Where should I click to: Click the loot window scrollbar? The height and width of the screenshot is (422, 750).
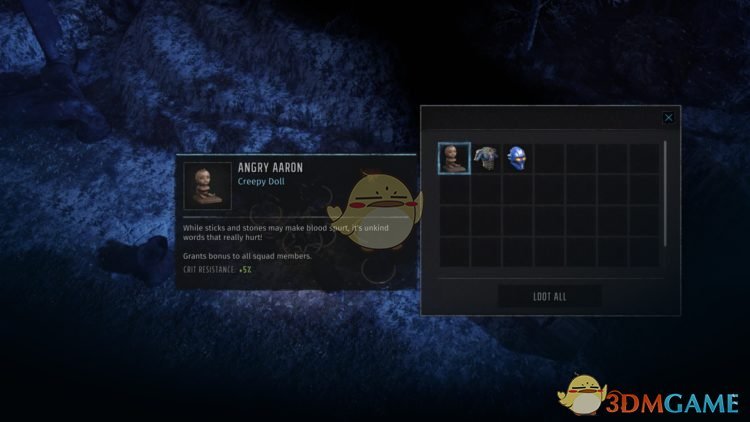664,195
